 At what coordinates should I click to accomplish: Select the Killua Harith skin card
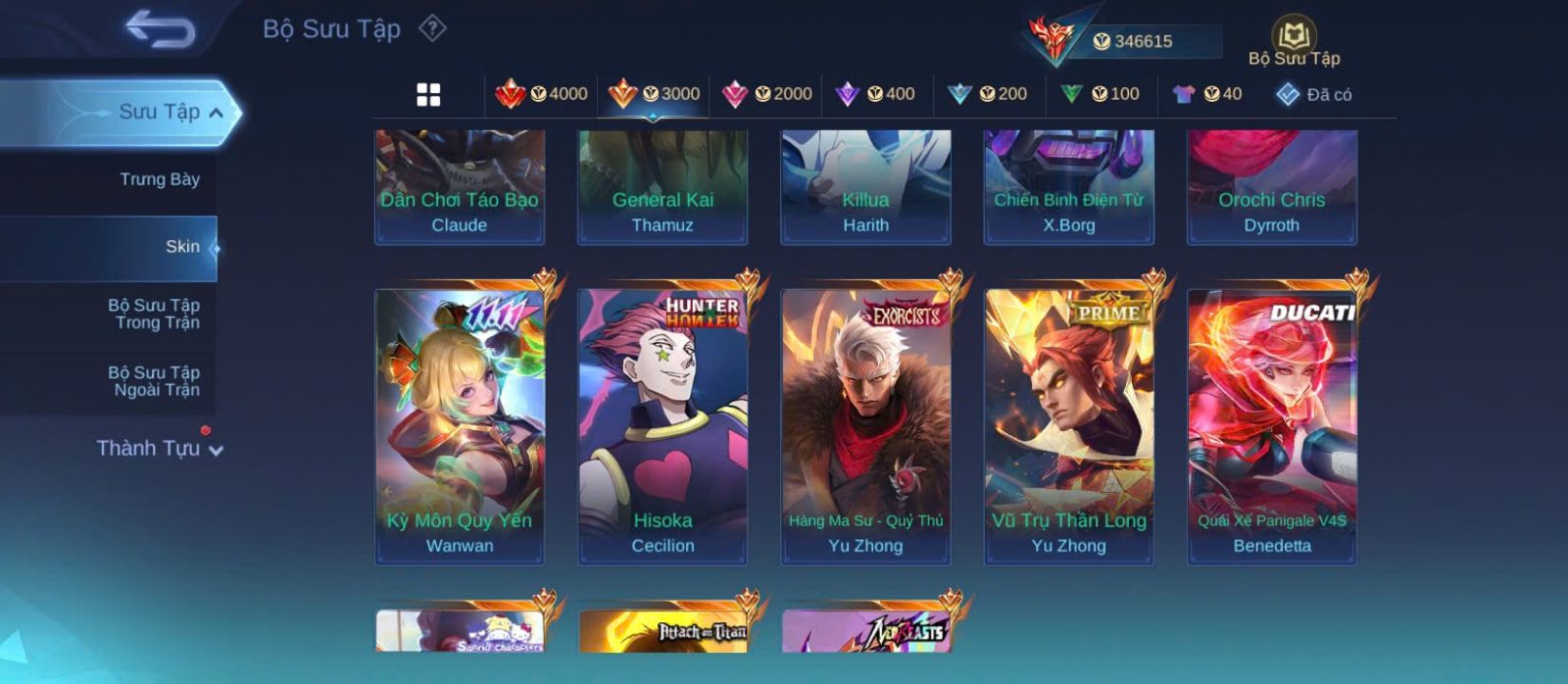pyautogui.click(x=865, y=186)
